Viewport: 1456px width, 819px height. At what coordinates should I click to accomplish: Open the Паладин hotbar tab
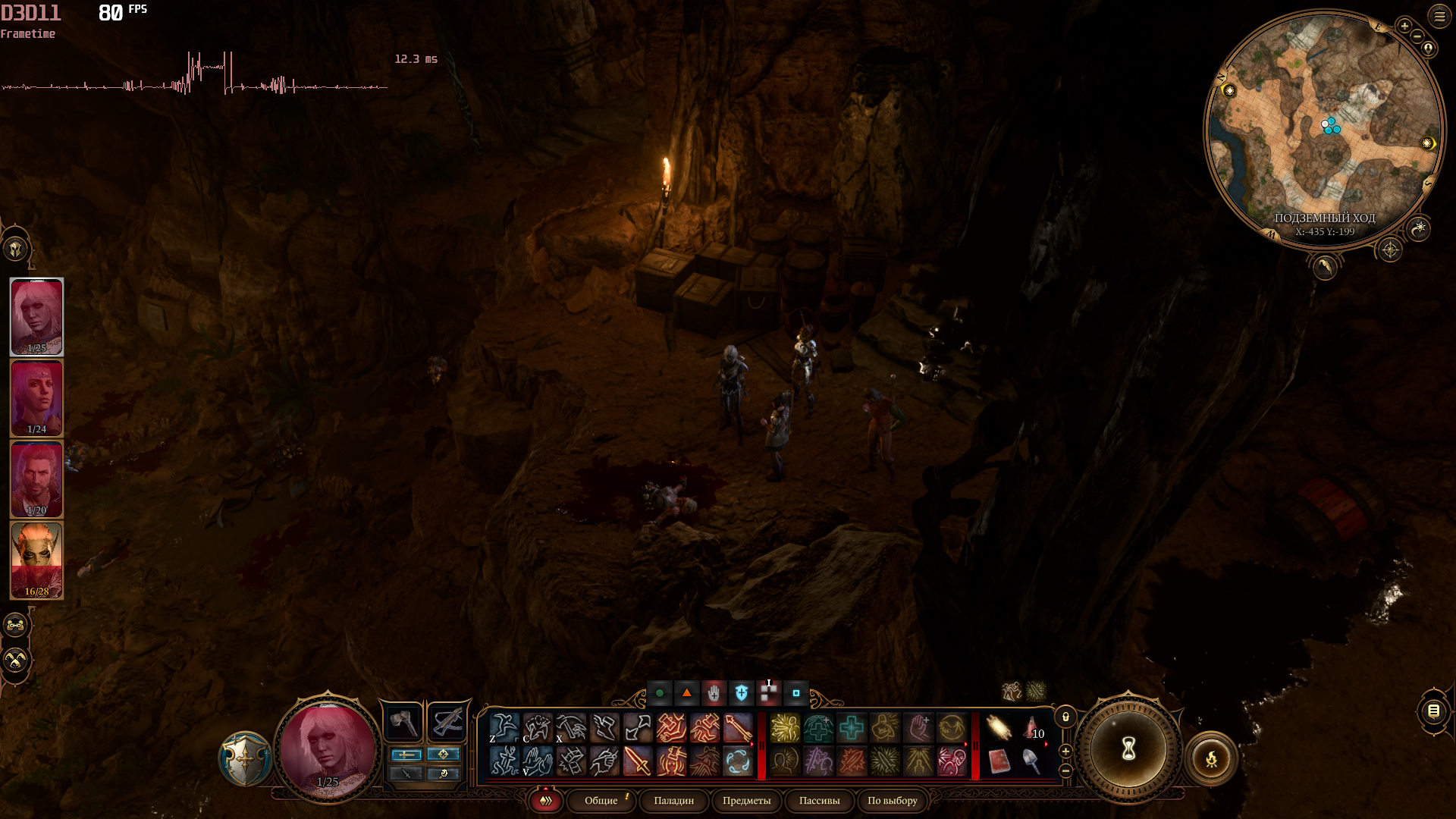pos(673,801)
